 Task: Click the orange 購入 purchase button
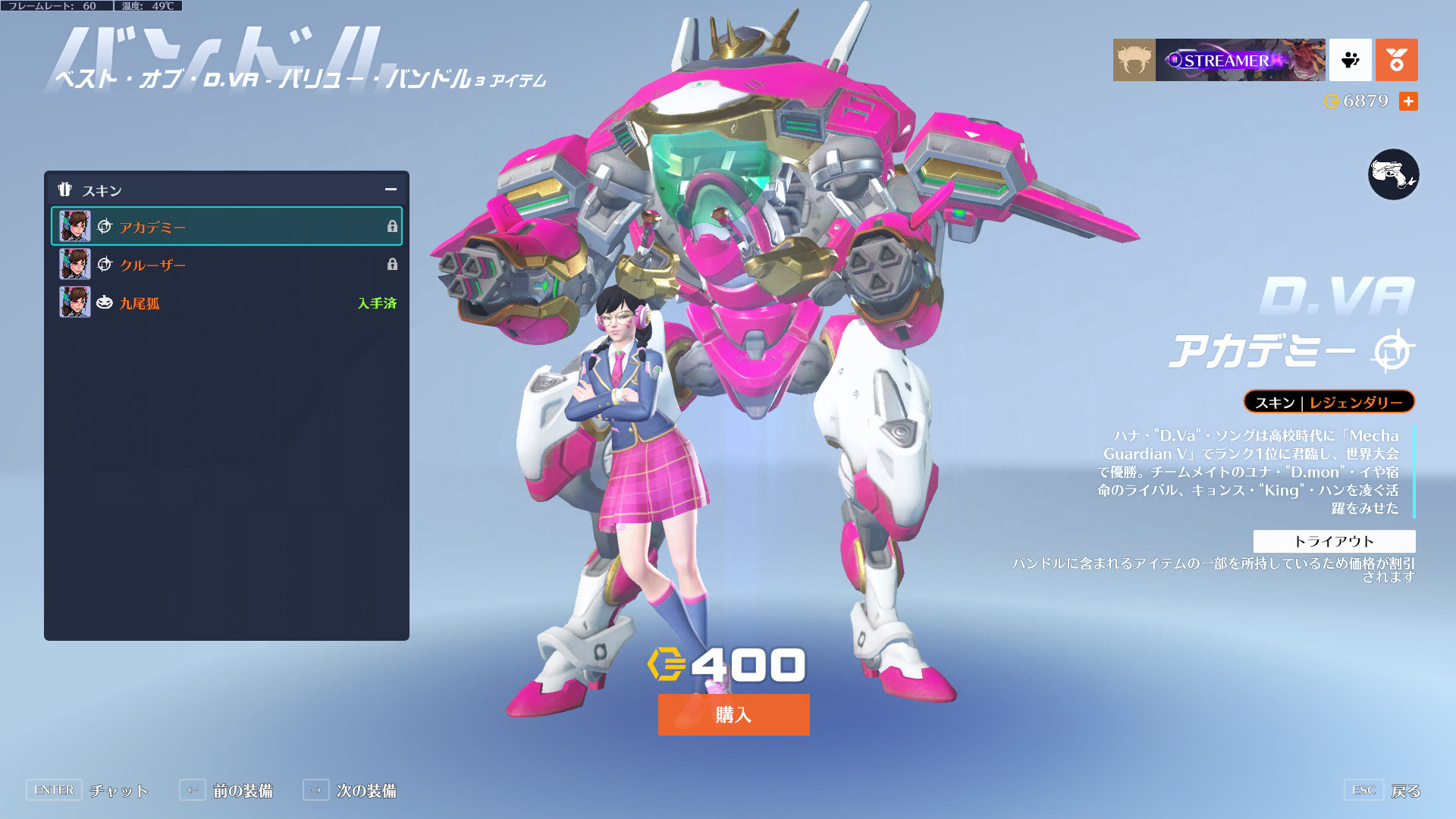pyautogui.click(x=733, y=714)
